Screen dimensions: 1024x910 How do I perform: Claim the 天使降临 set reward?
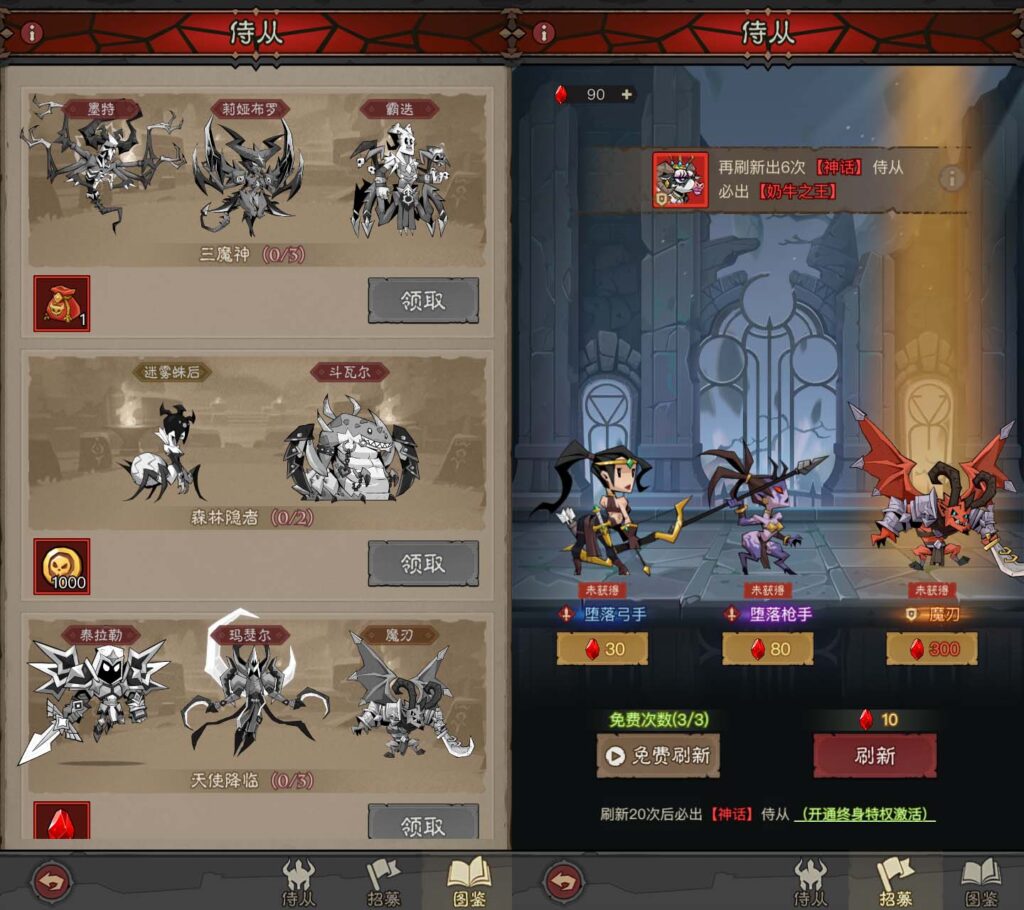423,824
